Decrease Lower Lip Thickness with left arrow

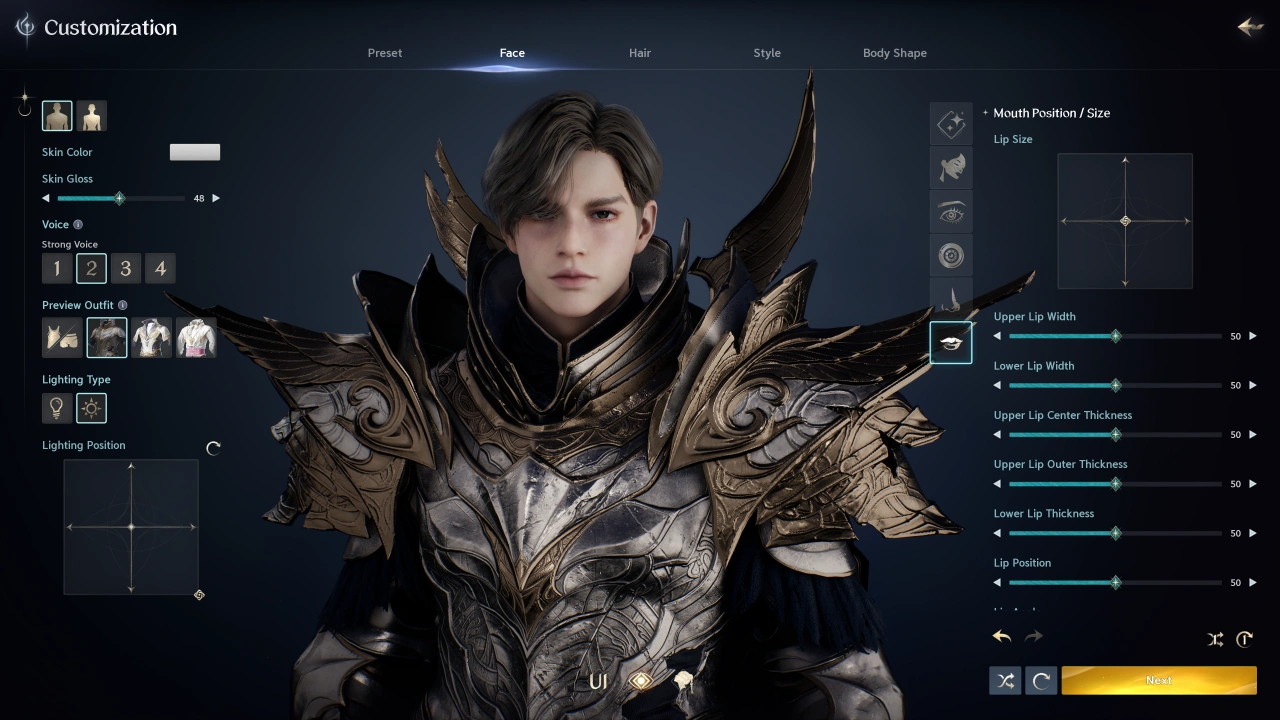(997, 533)
